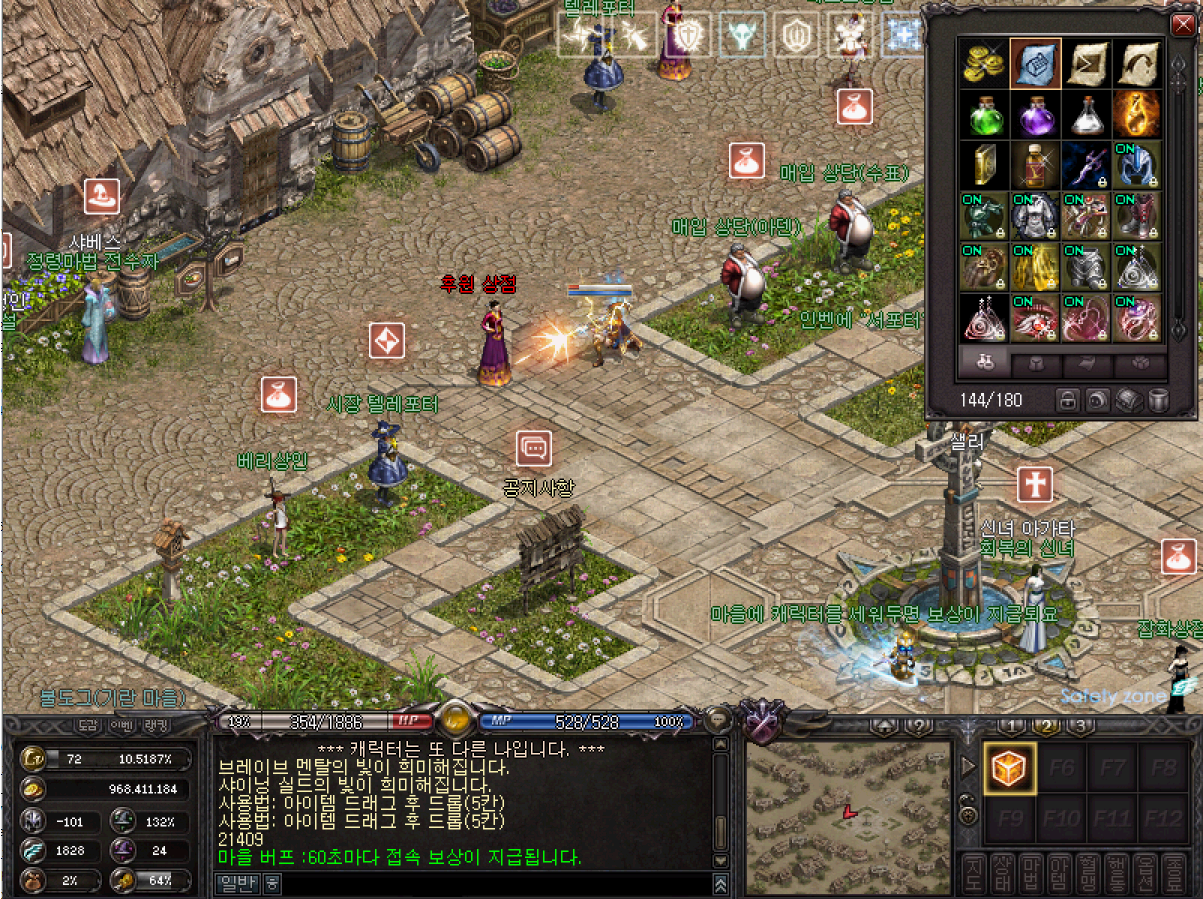The height and width of the screenshot is (899, 1203).
Task: Click the inventory lock button
Action: click(x=1069, y=400)
